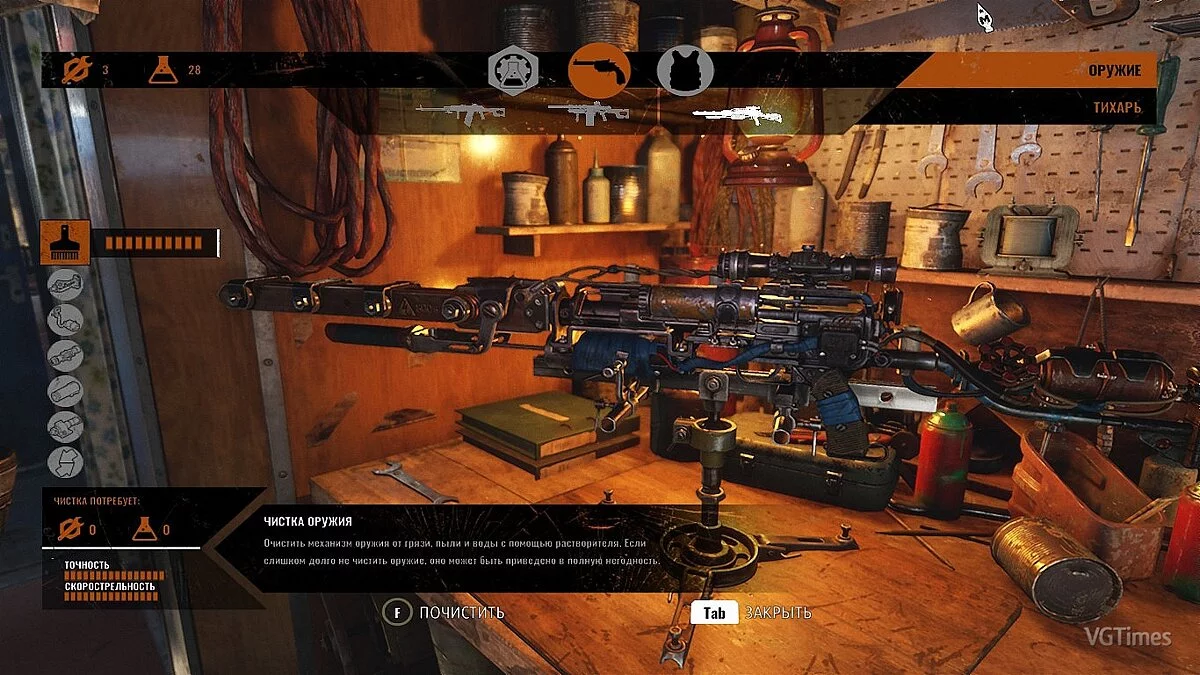Image resolution: width=1200 pixels, height=675 pixels.
Task: Select the white highlighted Tikhar rifle silhouette
Action: coord(737,116)
